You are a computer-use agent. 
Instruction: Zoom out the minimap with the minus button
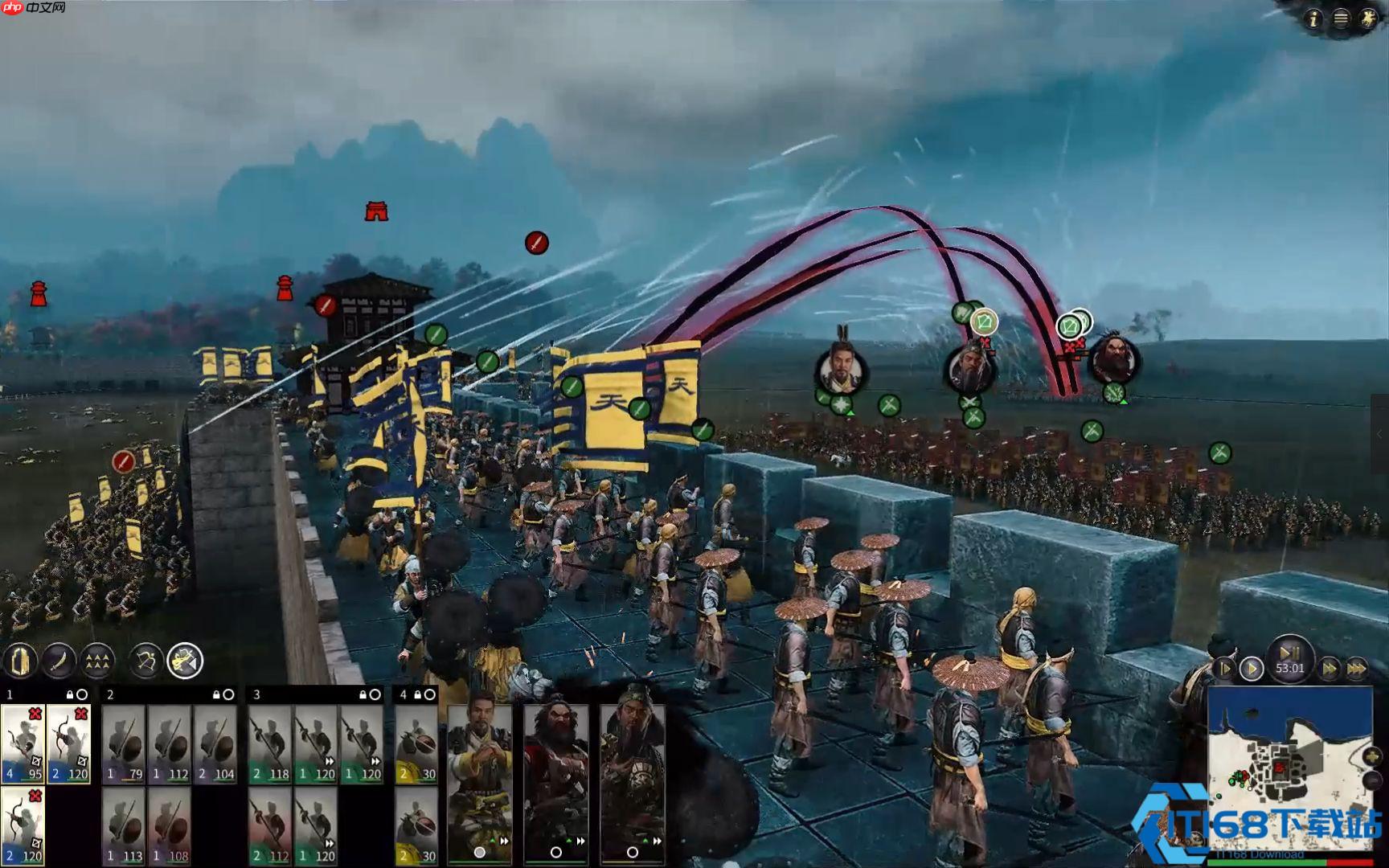pos(1373,780)
